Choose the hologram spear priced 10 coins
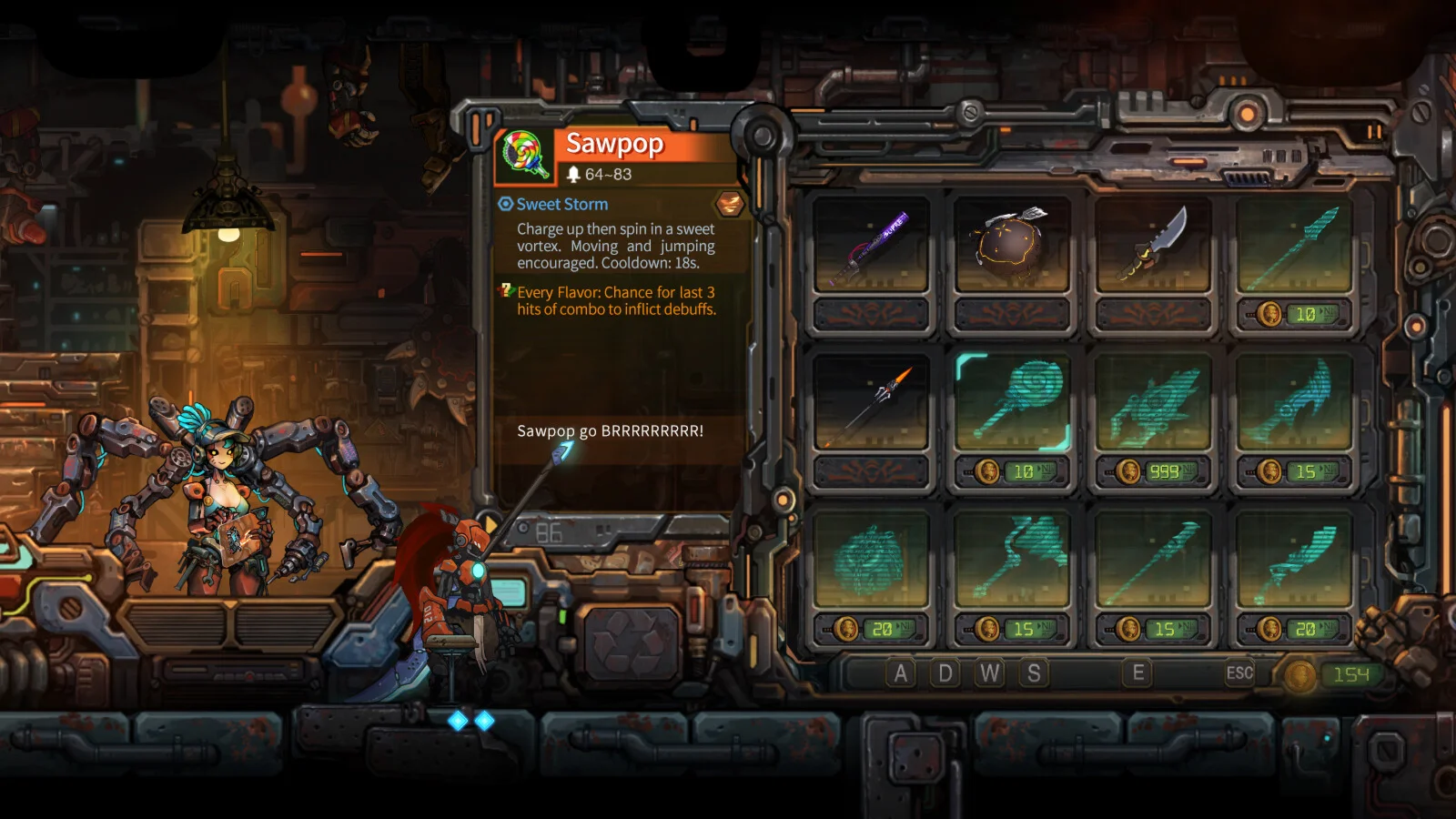Screen dimensions: 1456x819 [1294, 244]
